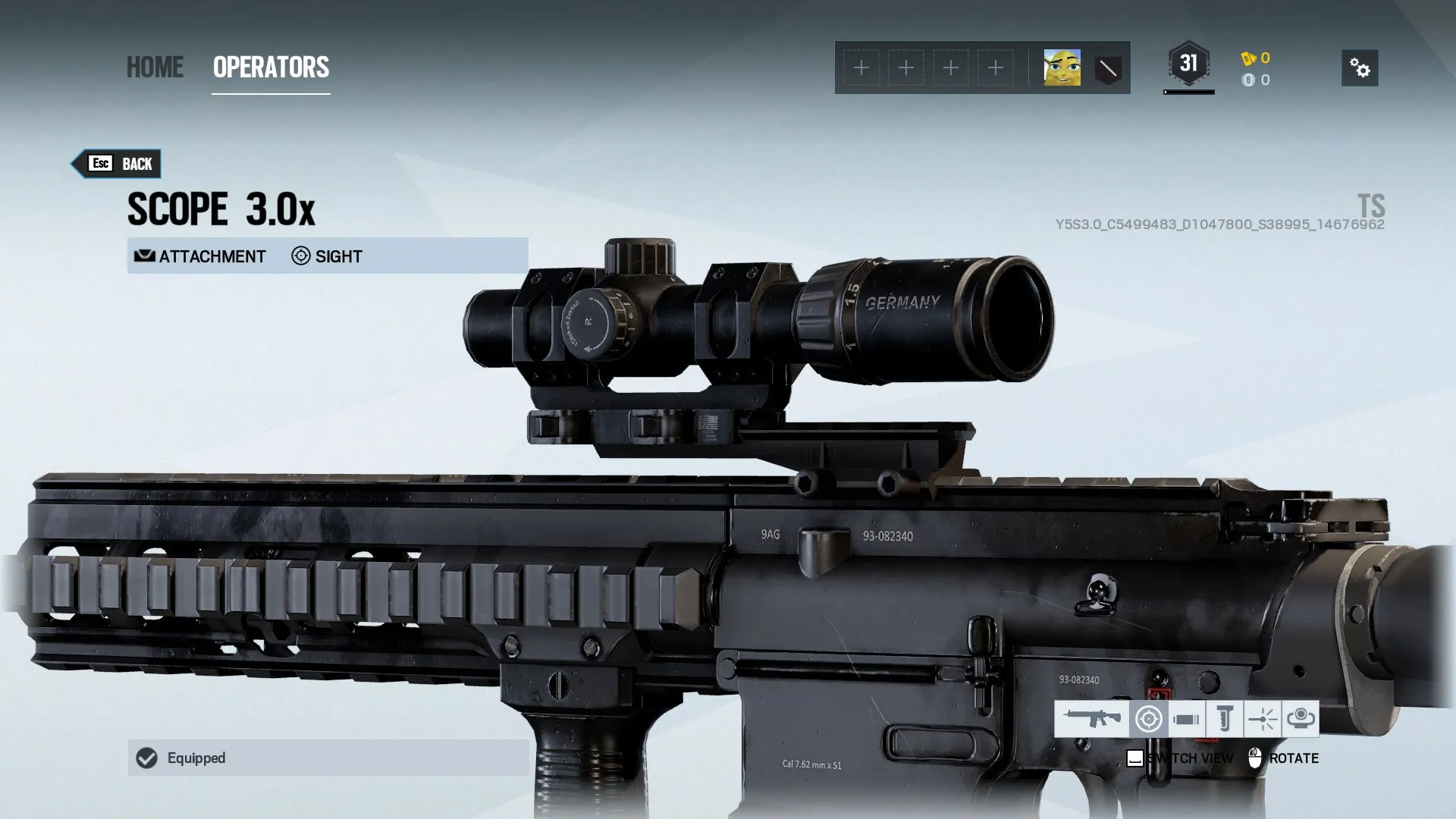
Task: Click the Equipped status bar
Action: (x=328, y=758)
